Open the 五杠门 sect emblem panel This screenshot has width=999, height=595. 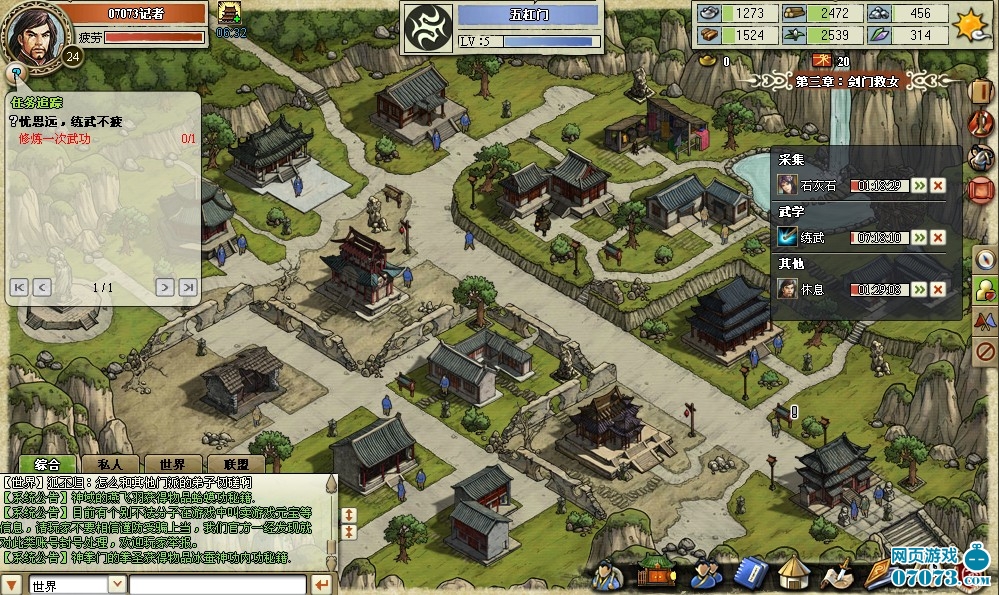427,27
